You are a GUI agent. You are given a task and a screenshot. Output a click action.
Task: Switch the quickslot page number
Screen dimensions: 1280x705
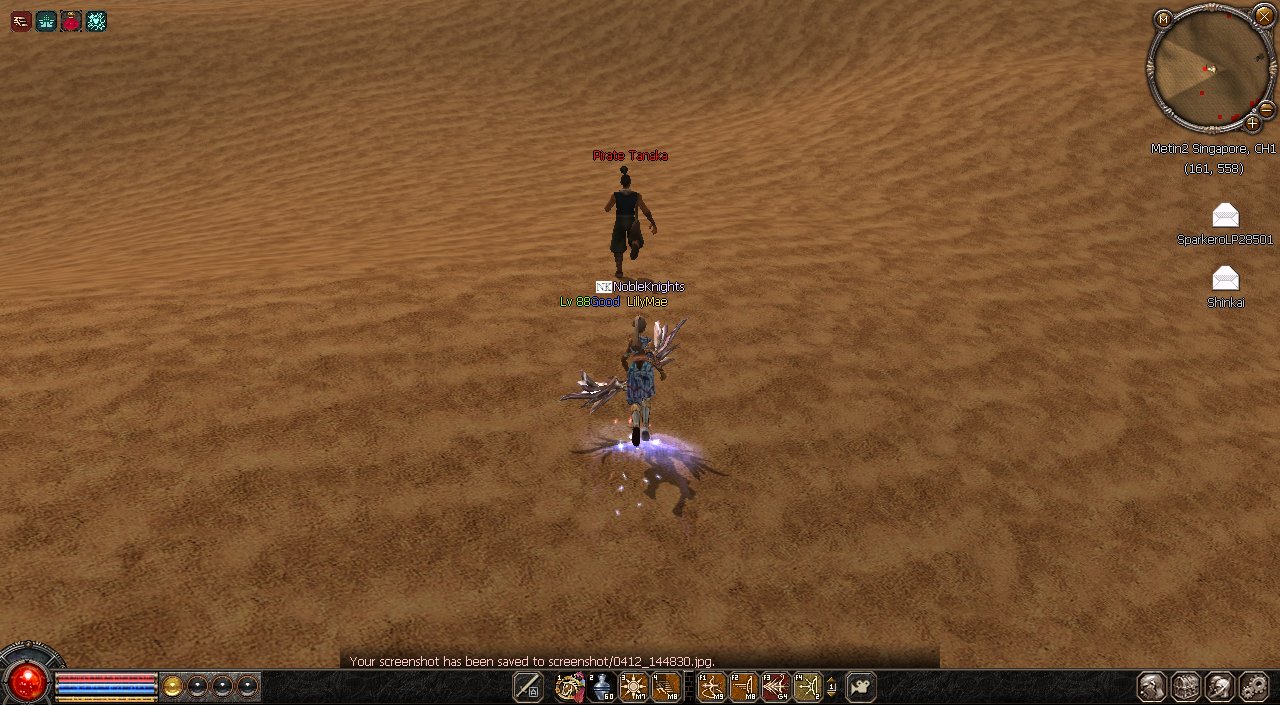832,687
